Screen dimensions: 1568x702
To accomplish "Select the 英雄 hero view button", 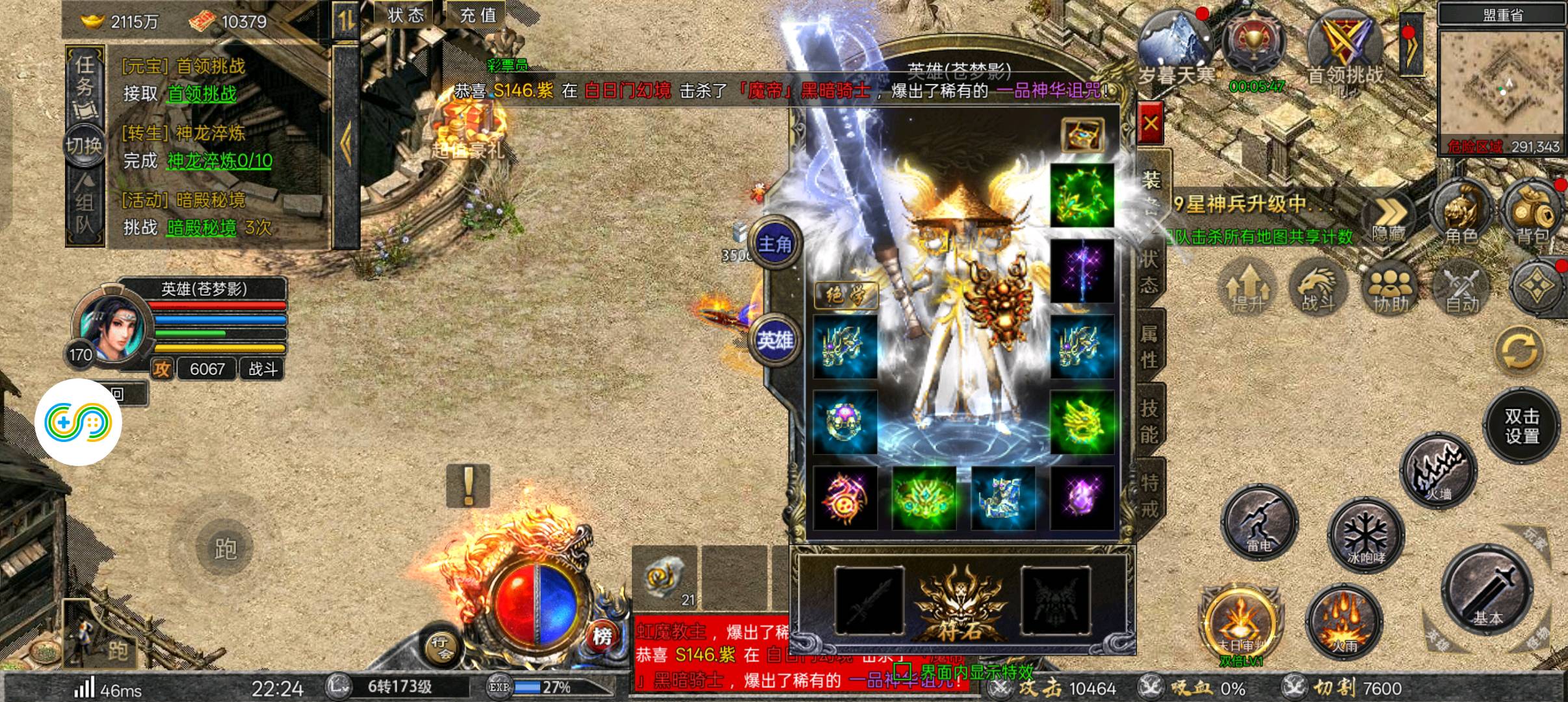I will (775, 340).
